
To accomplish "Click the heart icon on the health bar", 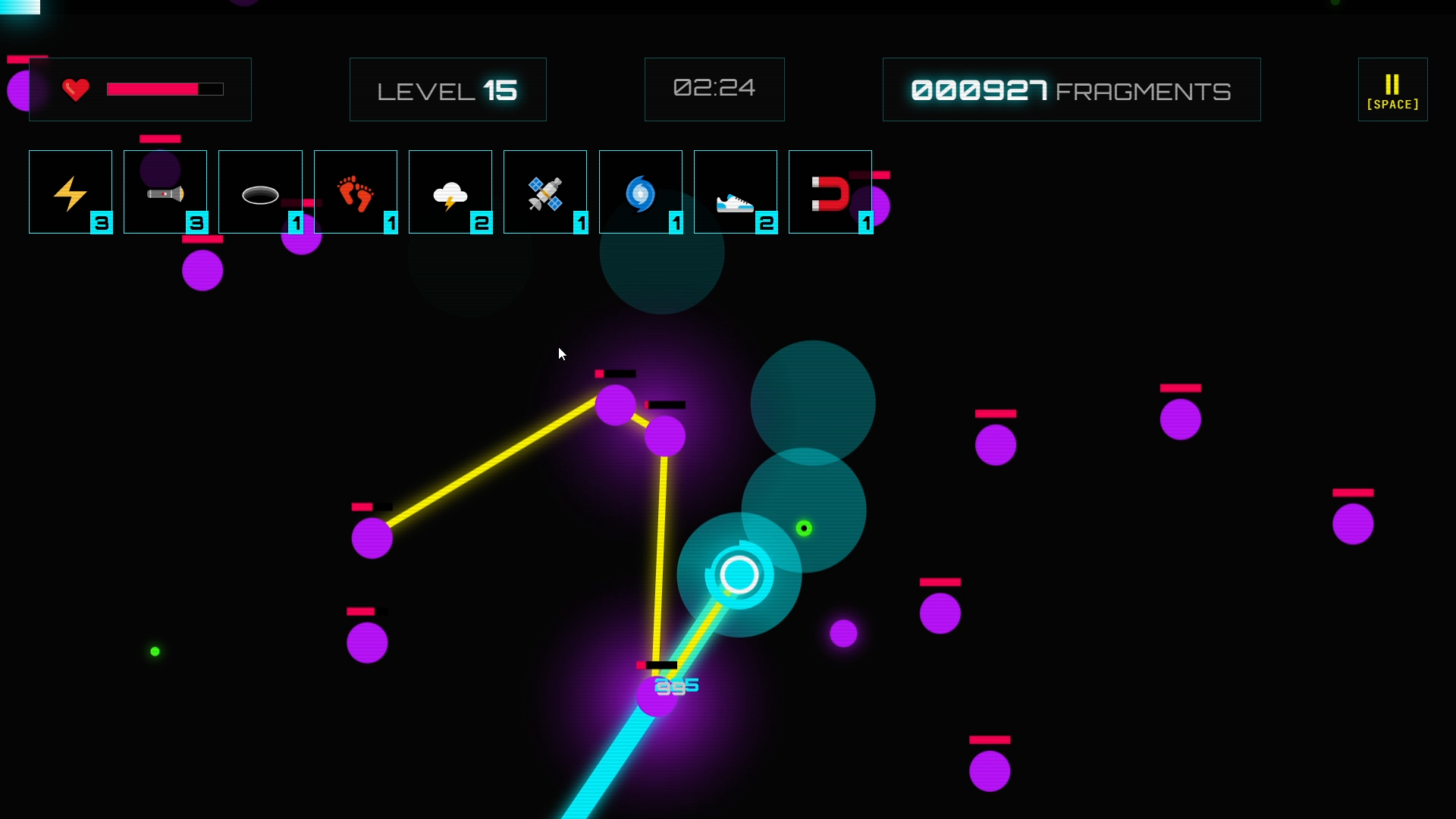I will 75,89.
